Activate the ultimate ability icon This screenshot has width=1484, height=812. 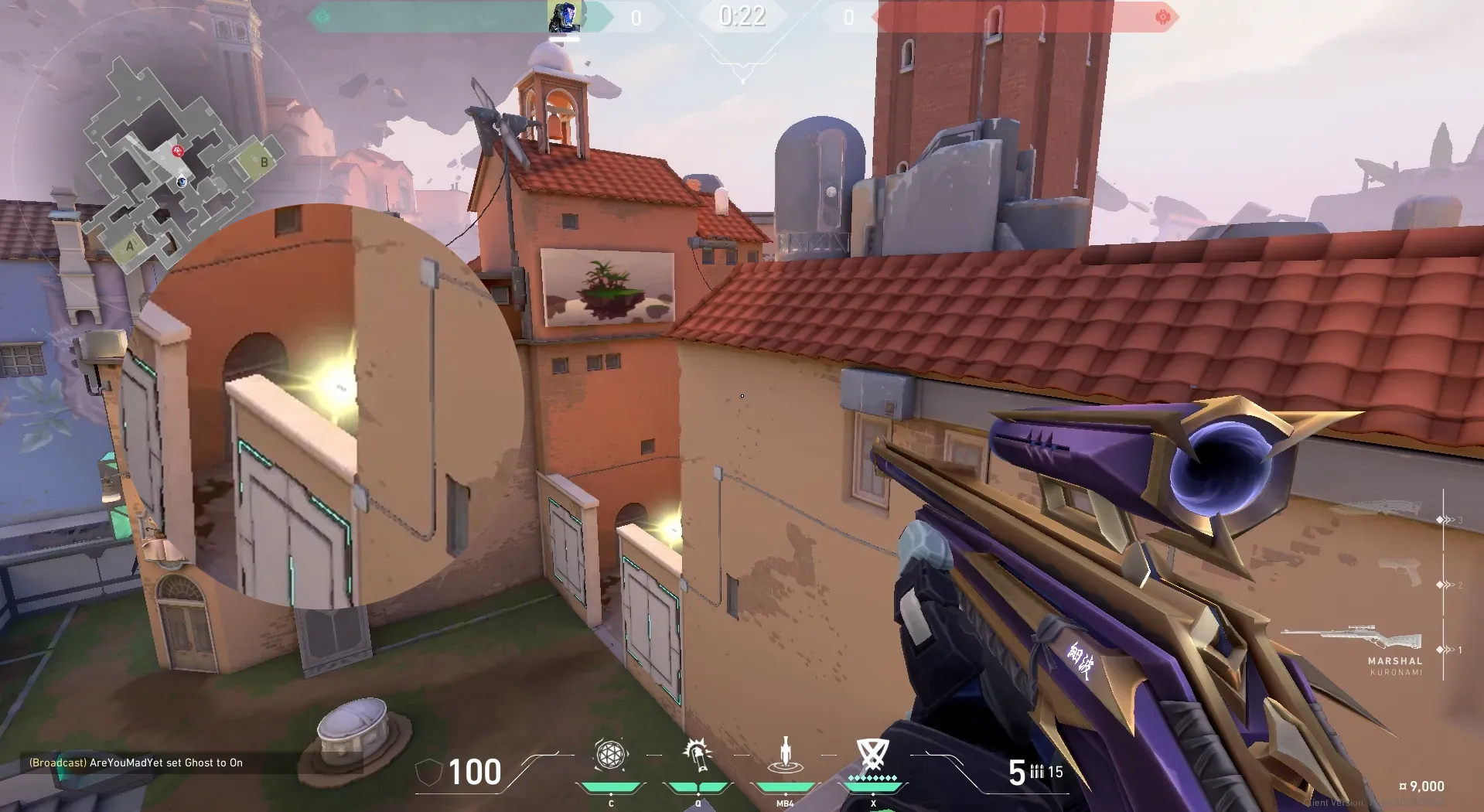872,755
